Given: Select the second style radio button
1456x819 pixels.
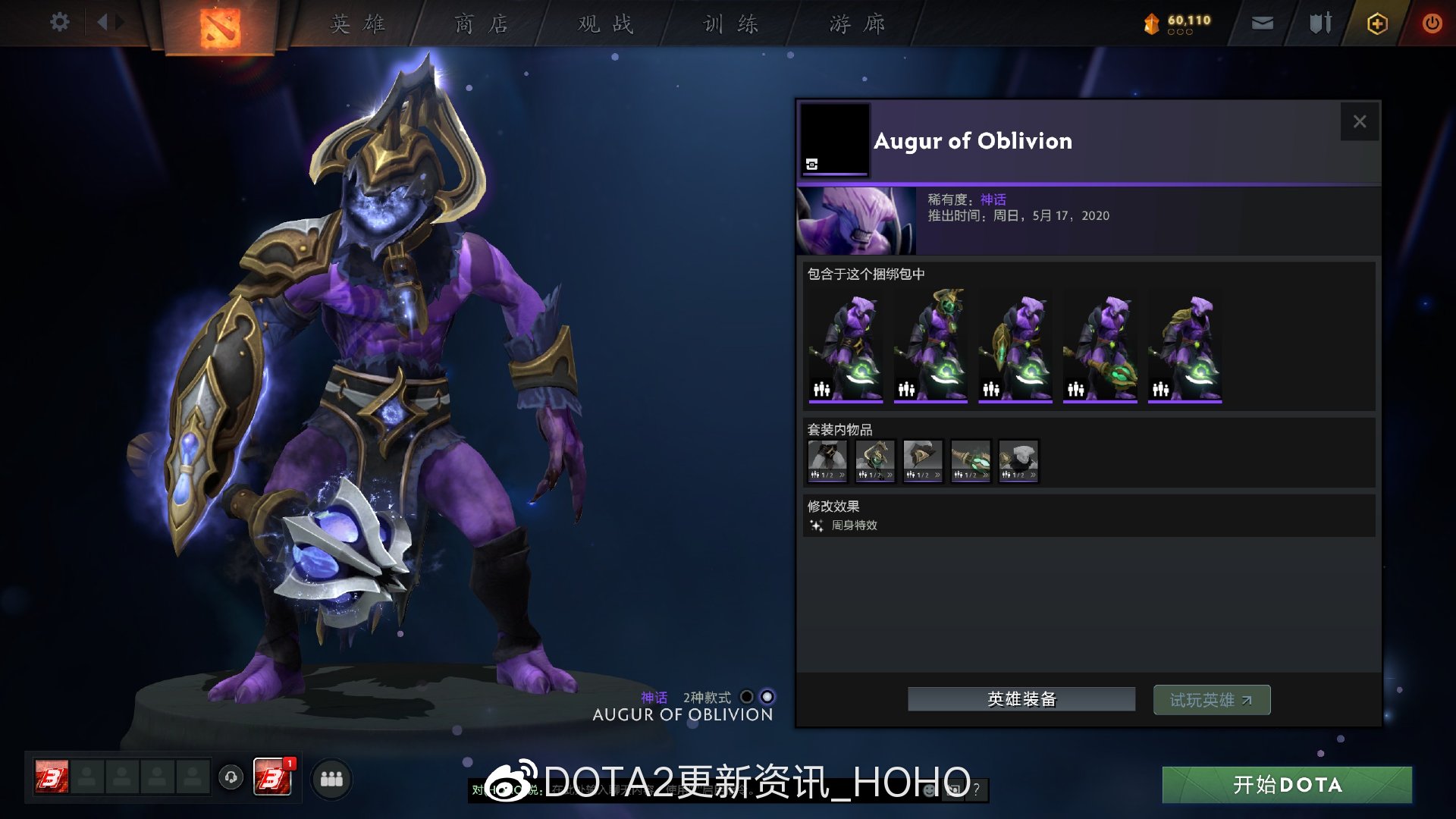Looking at the screenshot, I should click(x=768, y=695).
